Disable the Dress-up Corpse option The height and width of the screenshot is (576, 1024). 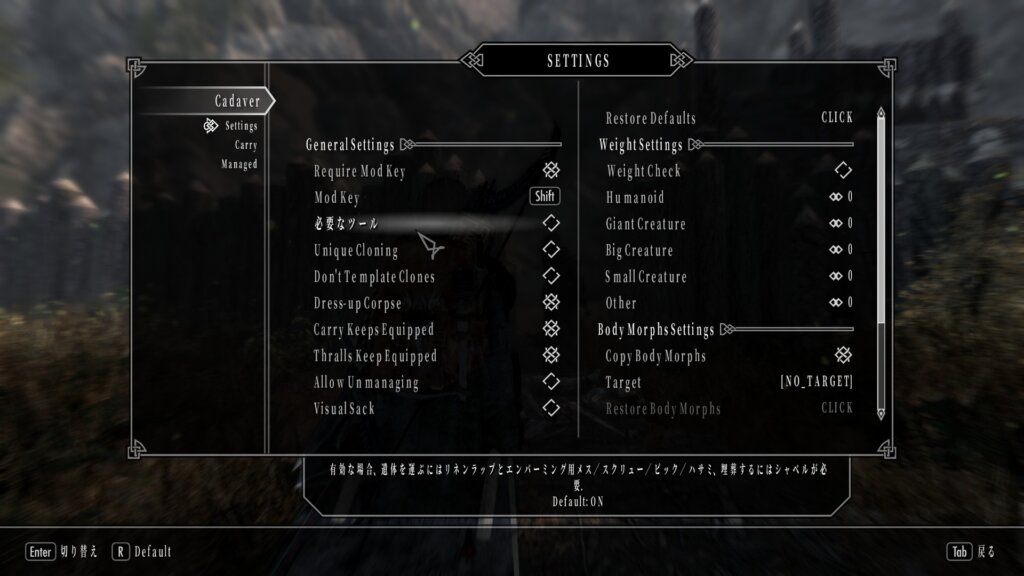[550, 302]
